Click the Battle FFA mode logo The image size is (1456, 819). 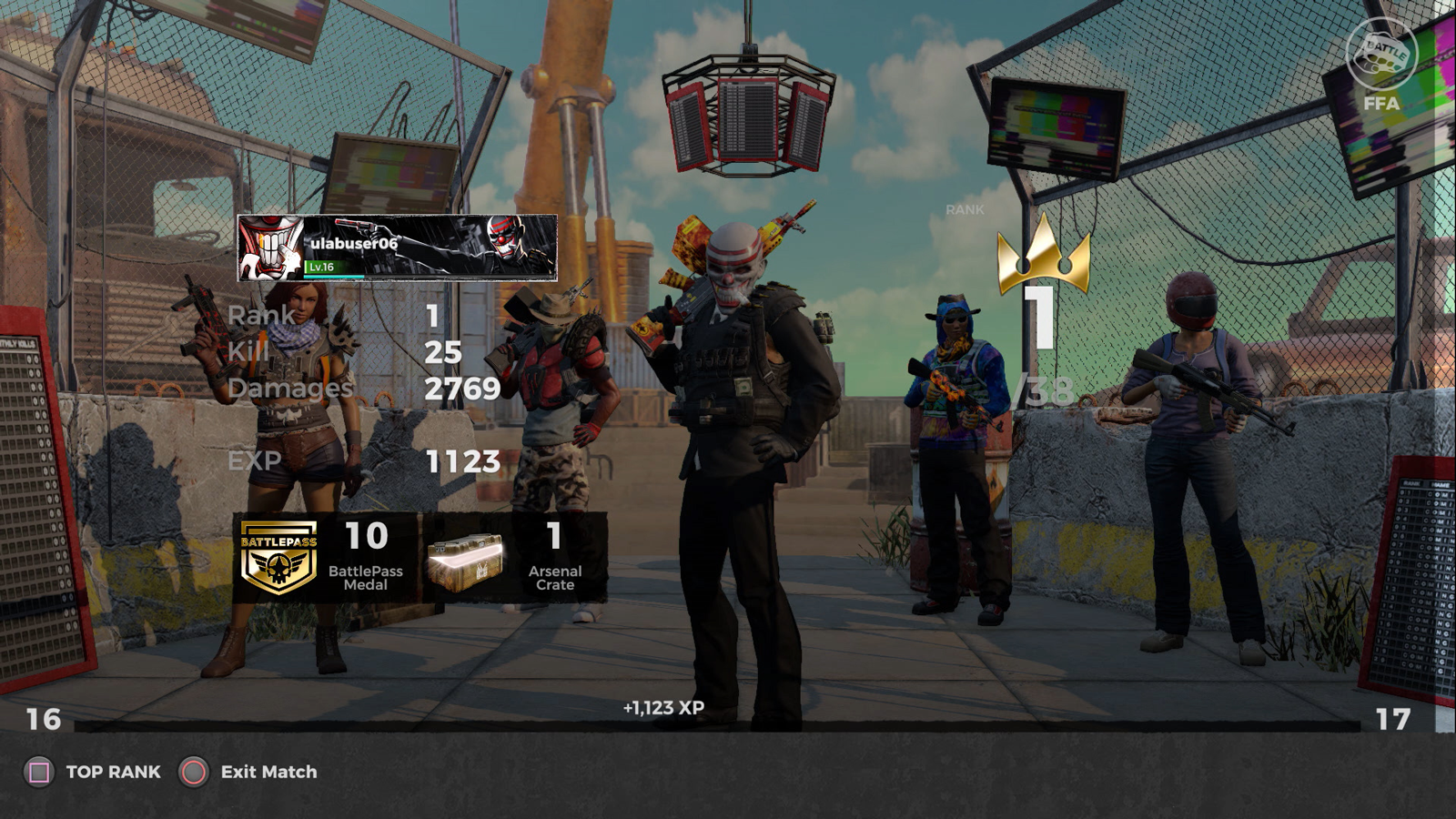coord(1381,64)
